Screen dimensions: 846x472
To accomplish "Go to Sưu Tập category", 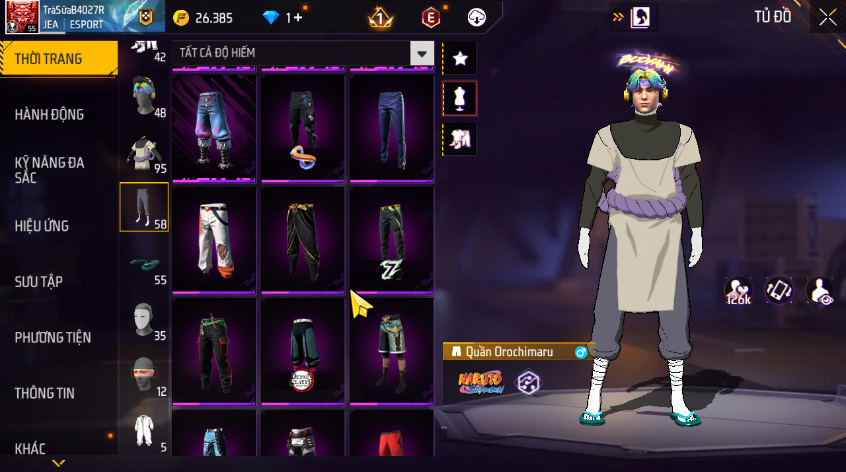I will (39, 281).
